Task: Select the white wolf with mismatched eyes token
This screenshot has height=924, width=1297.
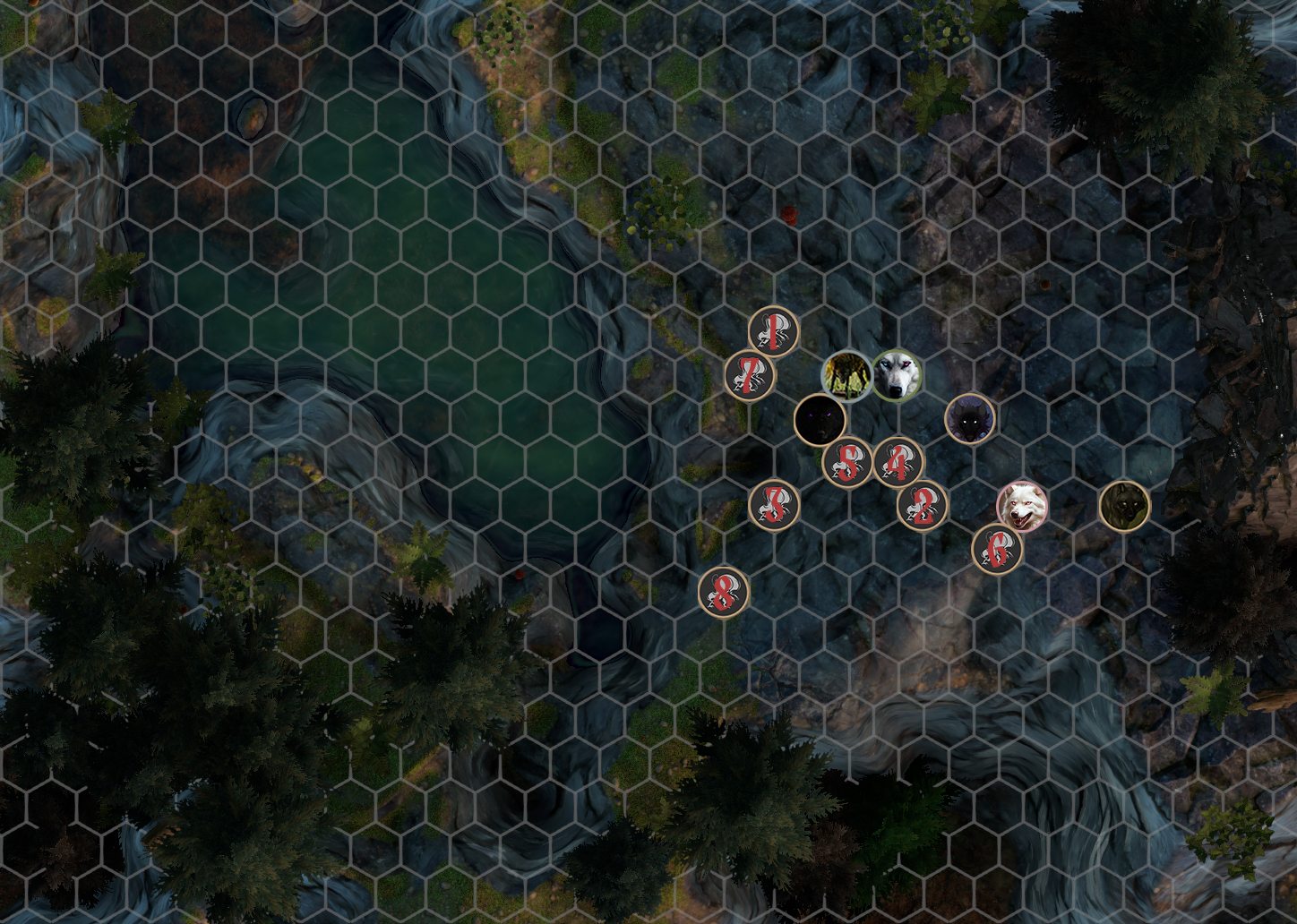Action: click(897, 375)
